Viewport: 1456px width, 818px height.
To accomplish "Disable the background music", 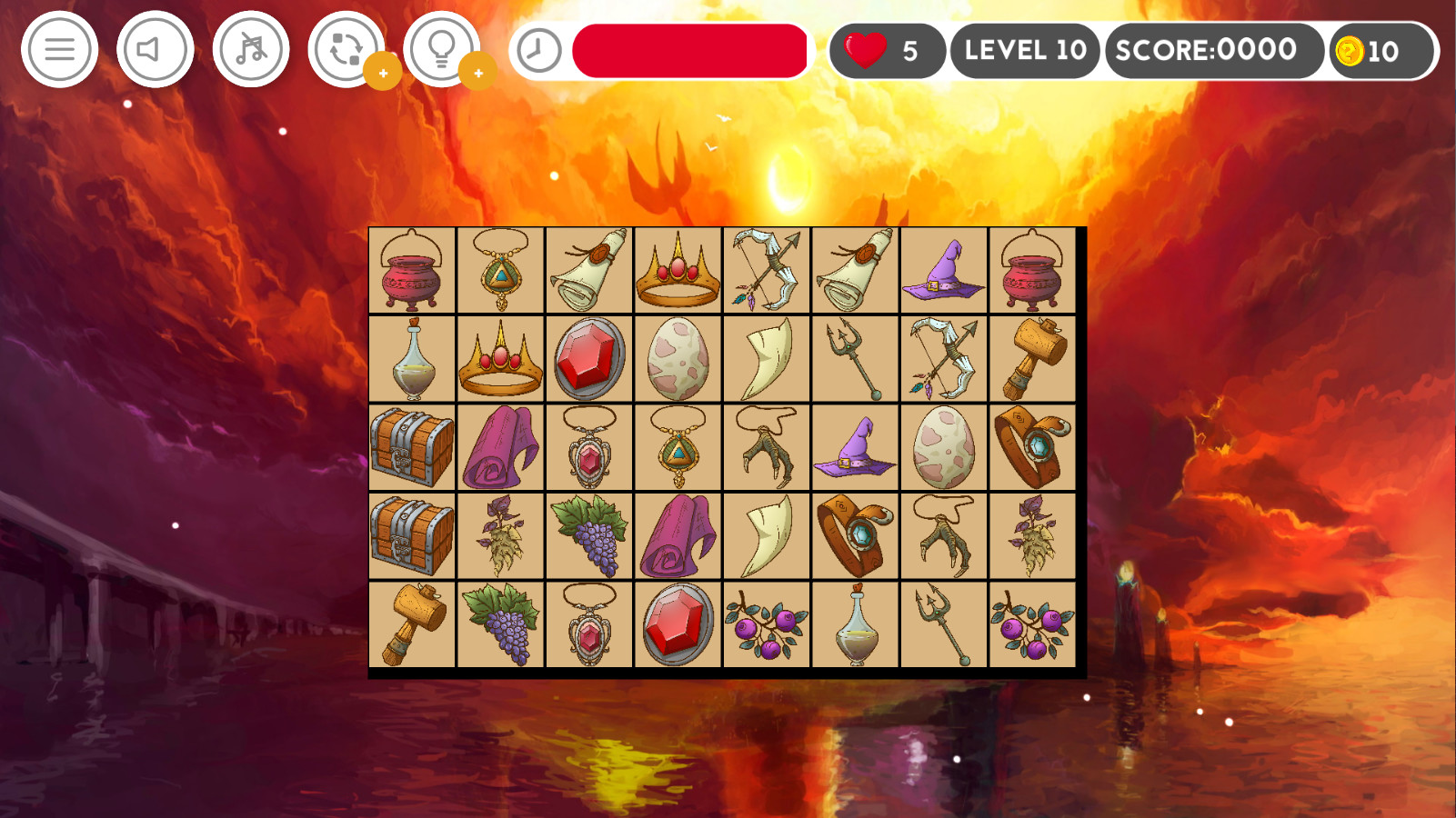I will tap(249, 49).
